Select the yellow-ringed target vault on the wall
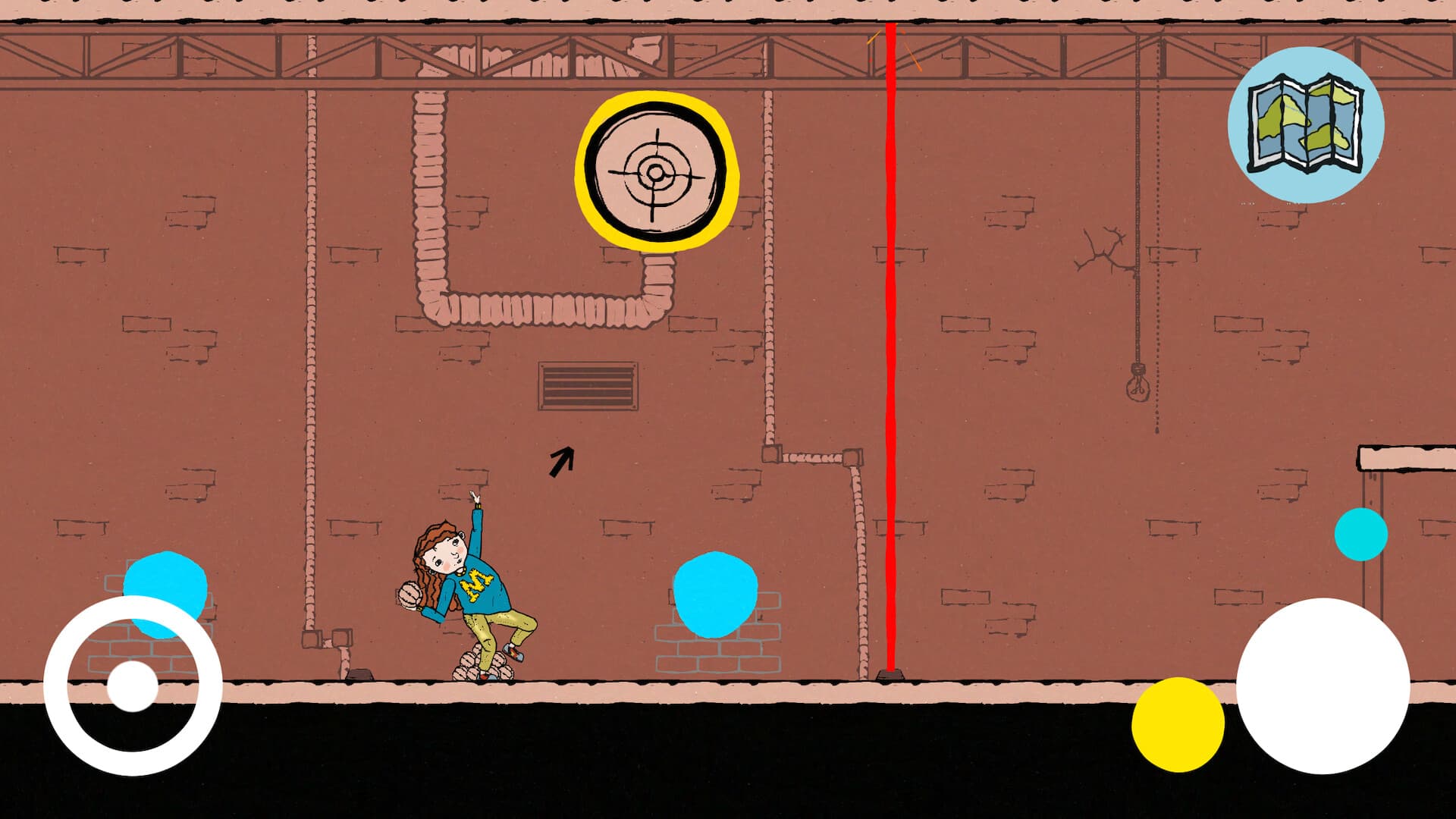 click(655, 173)
